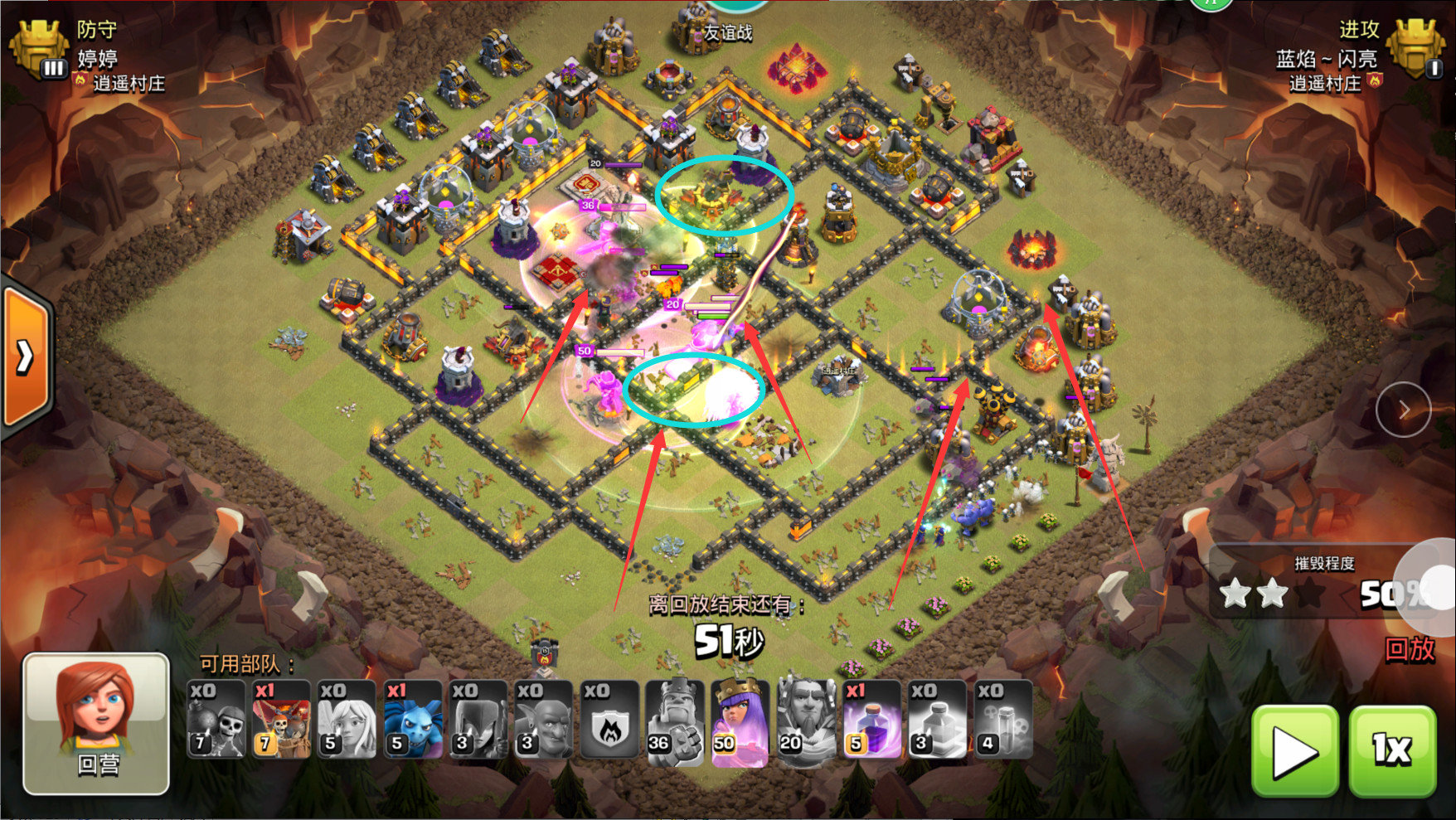Pick the blue minion troop slot
Viewport: 1456px width, 820px height.
(x=413, y=720)
